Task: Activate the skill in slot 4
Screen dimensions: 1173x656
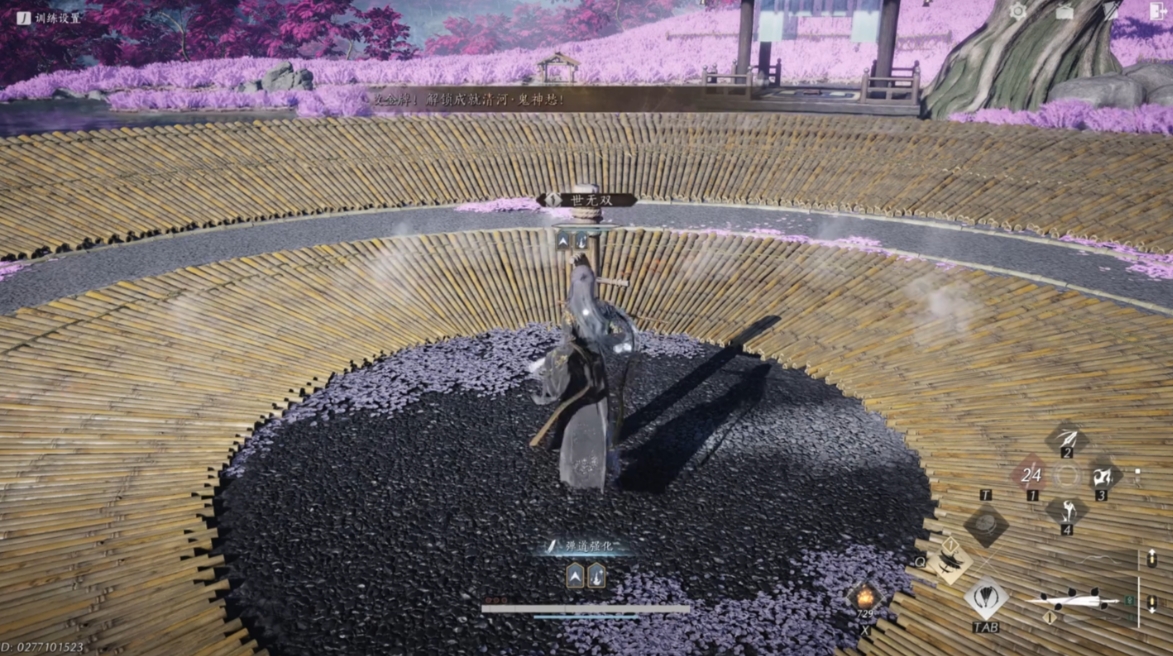Action: coord(1067,510)
